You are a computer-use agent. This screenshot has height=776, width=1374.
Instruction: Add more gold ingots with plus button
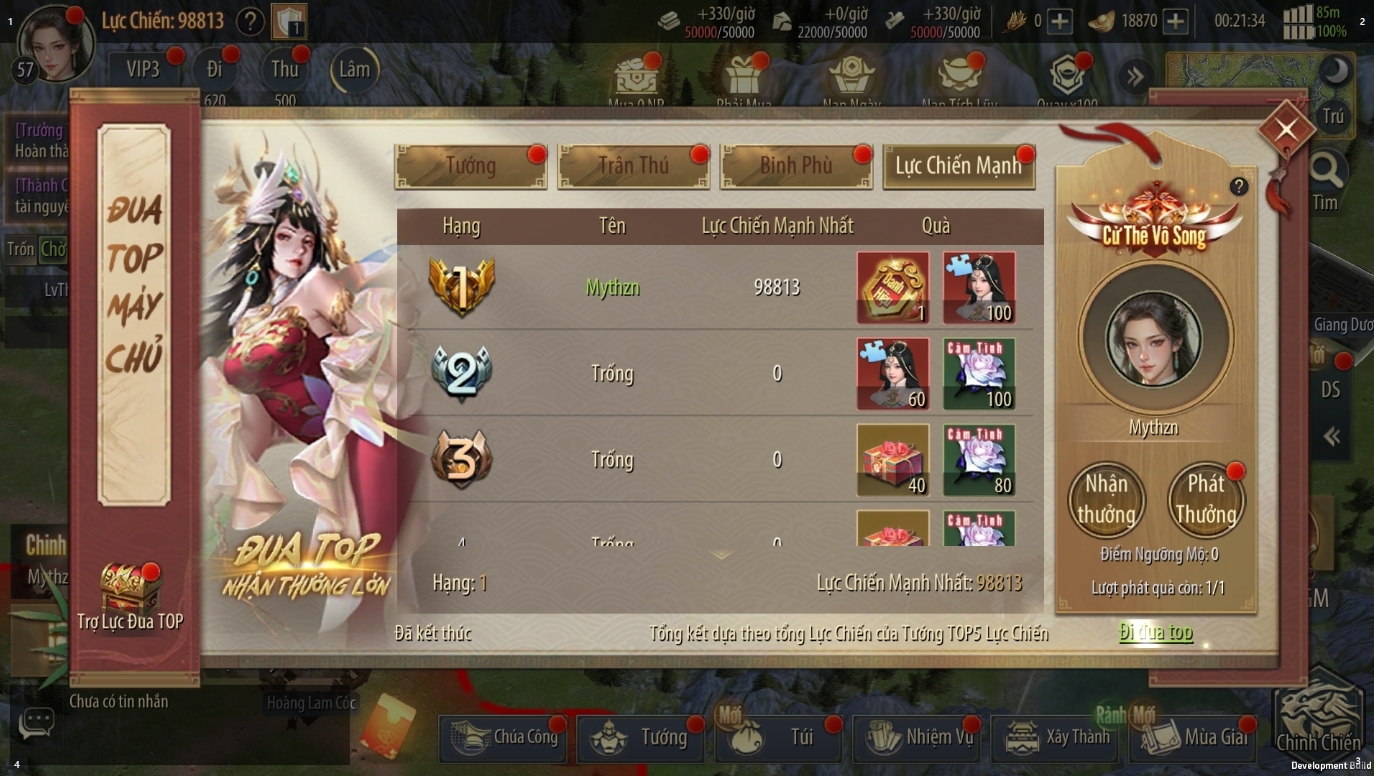(x=1176, y=21)
